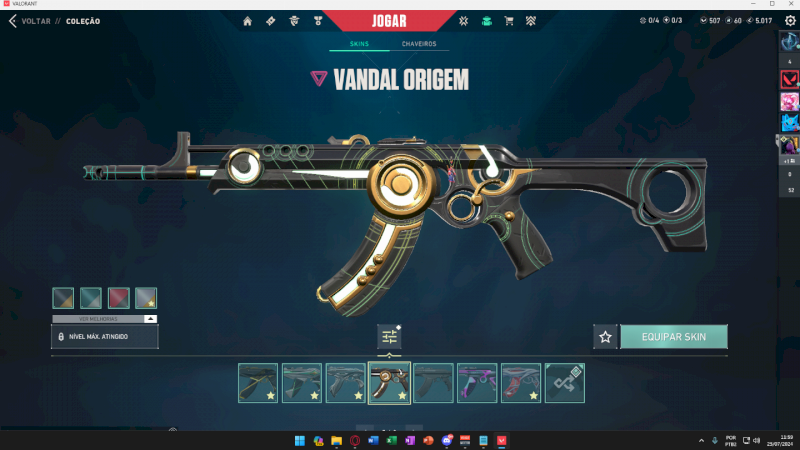Open the settings gear icon
Viewport: 800px width, 450px height.
[790, 20]
